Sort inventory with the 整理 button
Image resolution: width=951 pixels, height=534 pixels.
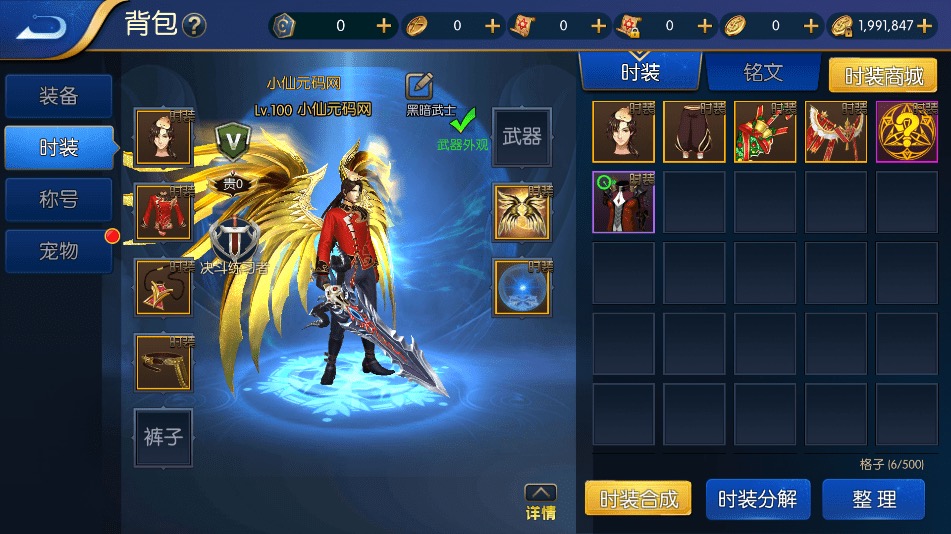(873, 499)
